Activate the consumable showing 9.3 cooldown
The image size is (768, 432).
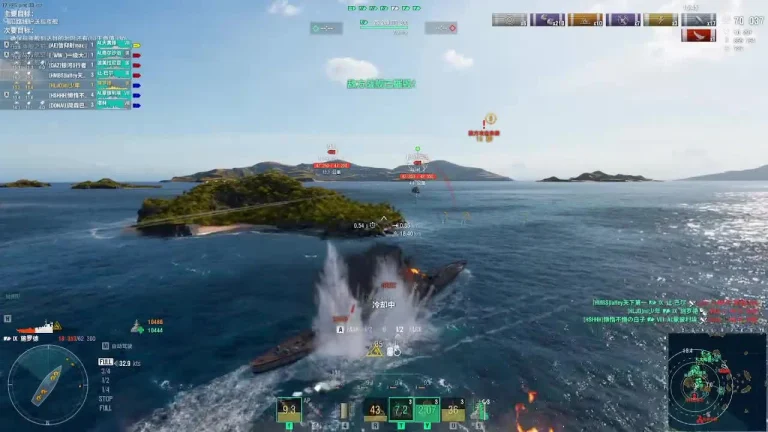coord(289,409)
